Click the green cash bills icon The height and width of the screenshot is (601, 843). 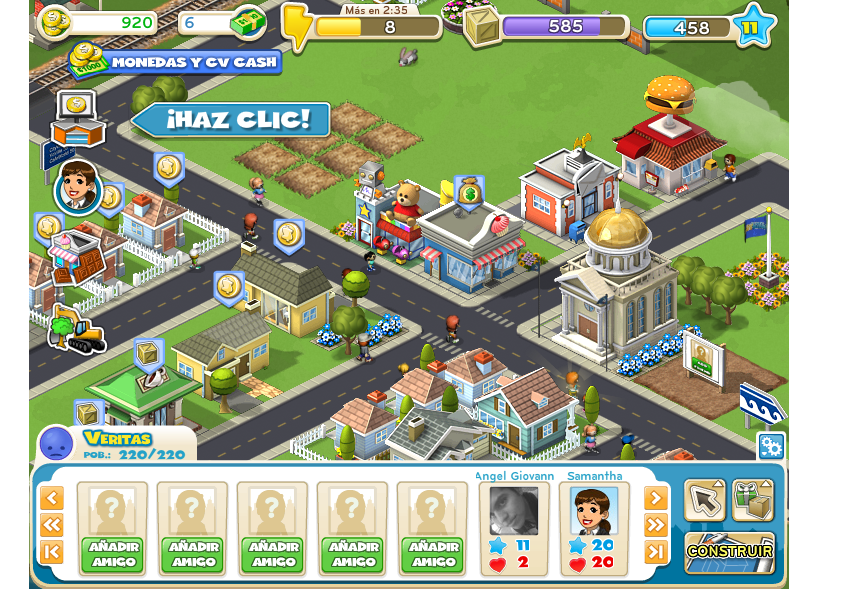(x=248, y=21)
